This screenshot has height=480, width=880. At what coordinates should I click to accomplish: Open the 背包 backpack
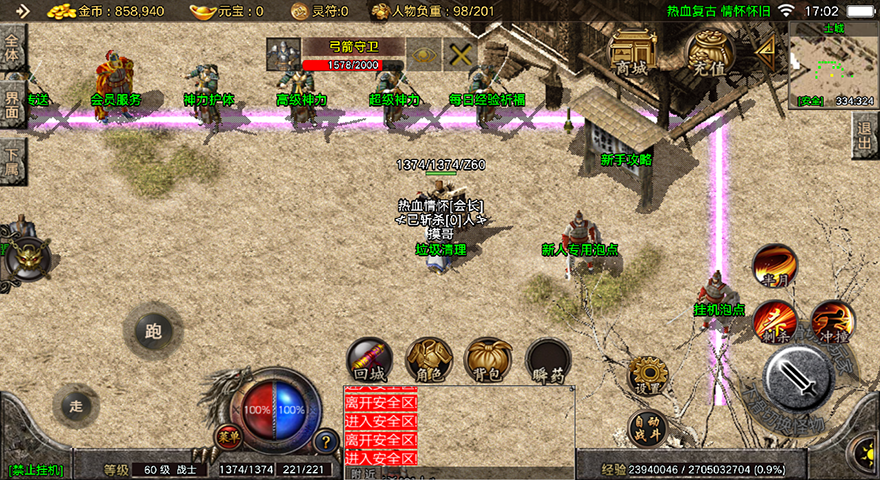click(488, 361)
